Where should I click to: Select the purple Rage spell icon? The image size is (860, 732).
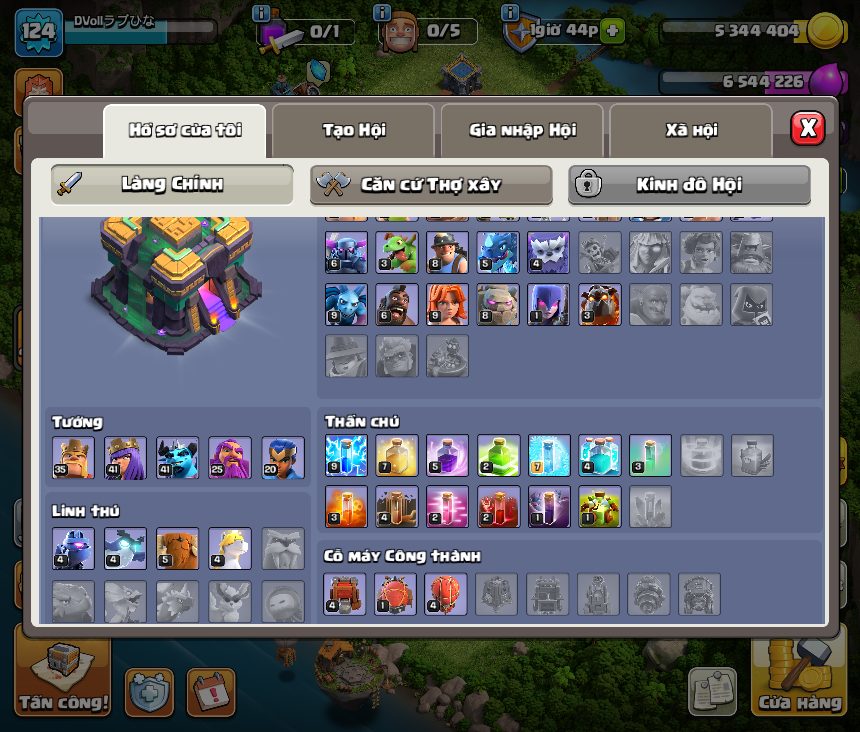[x=447, y=456]
